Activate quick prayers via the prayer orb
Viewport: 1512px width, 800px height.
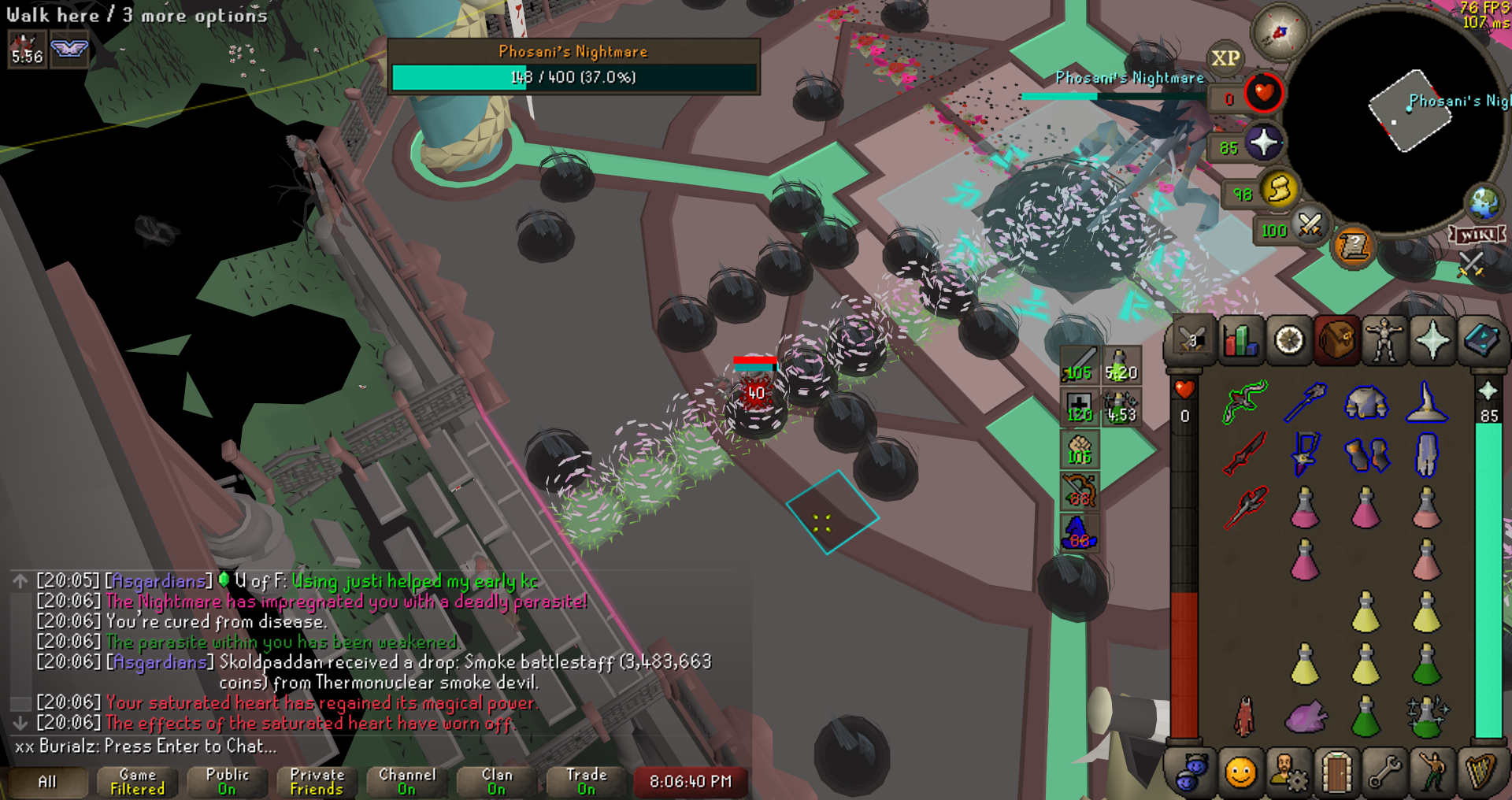(1263, 143)
